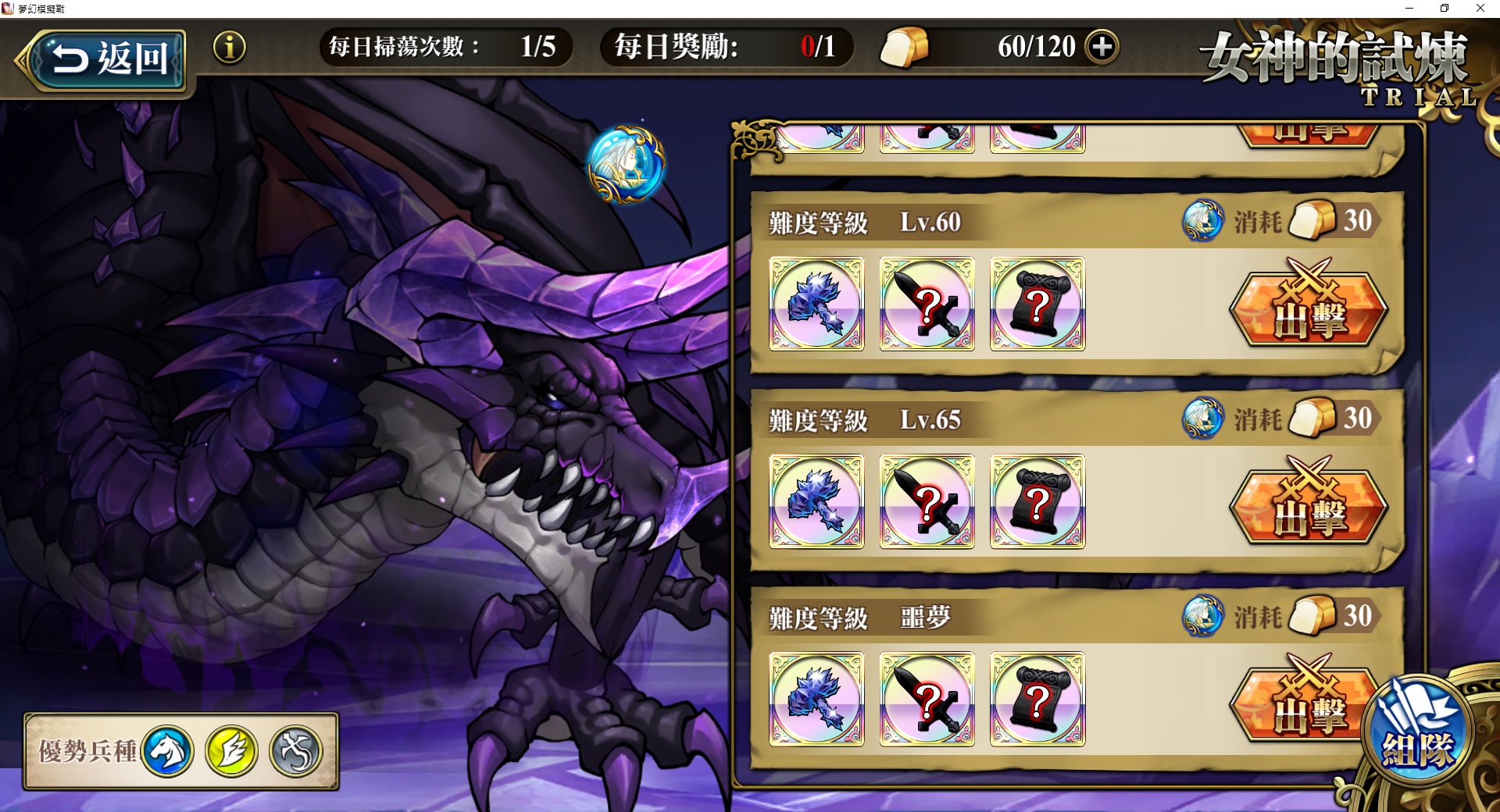1500x812 pixels.
Task: Click the 每日掃蕩次數 1/5 counter
Action: pyautogui.click(x=445, y=46)
